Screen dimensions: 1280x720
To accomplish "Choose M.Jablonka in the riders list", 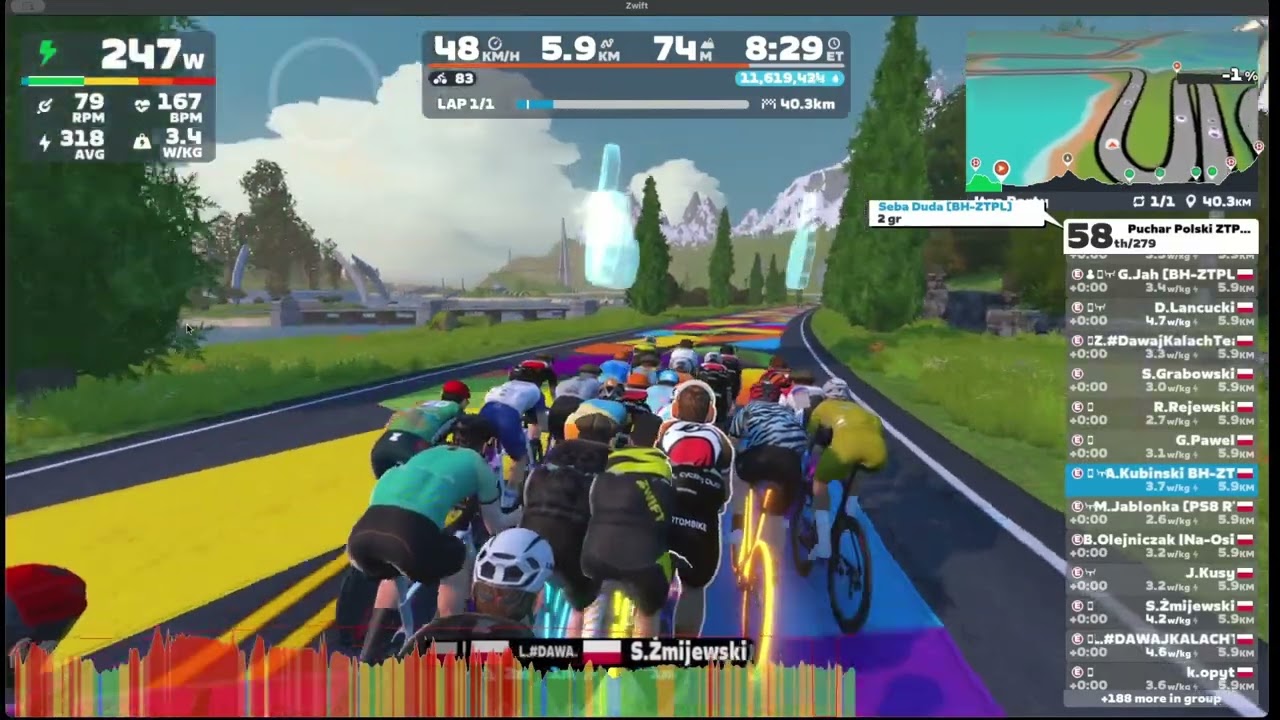I will [1160, 512].
